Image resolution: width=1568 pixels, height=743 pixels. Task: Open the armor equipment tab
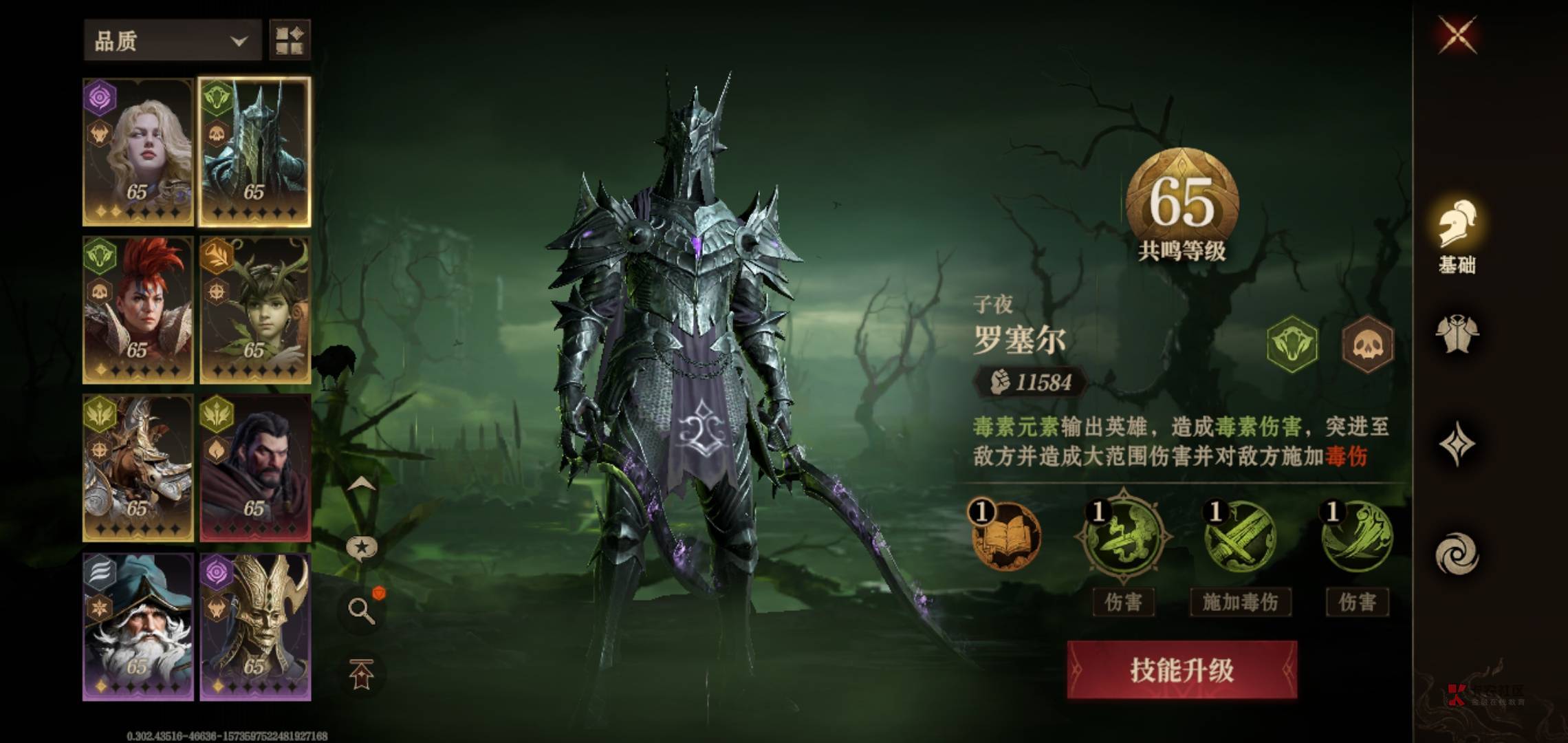[1457, 335]
